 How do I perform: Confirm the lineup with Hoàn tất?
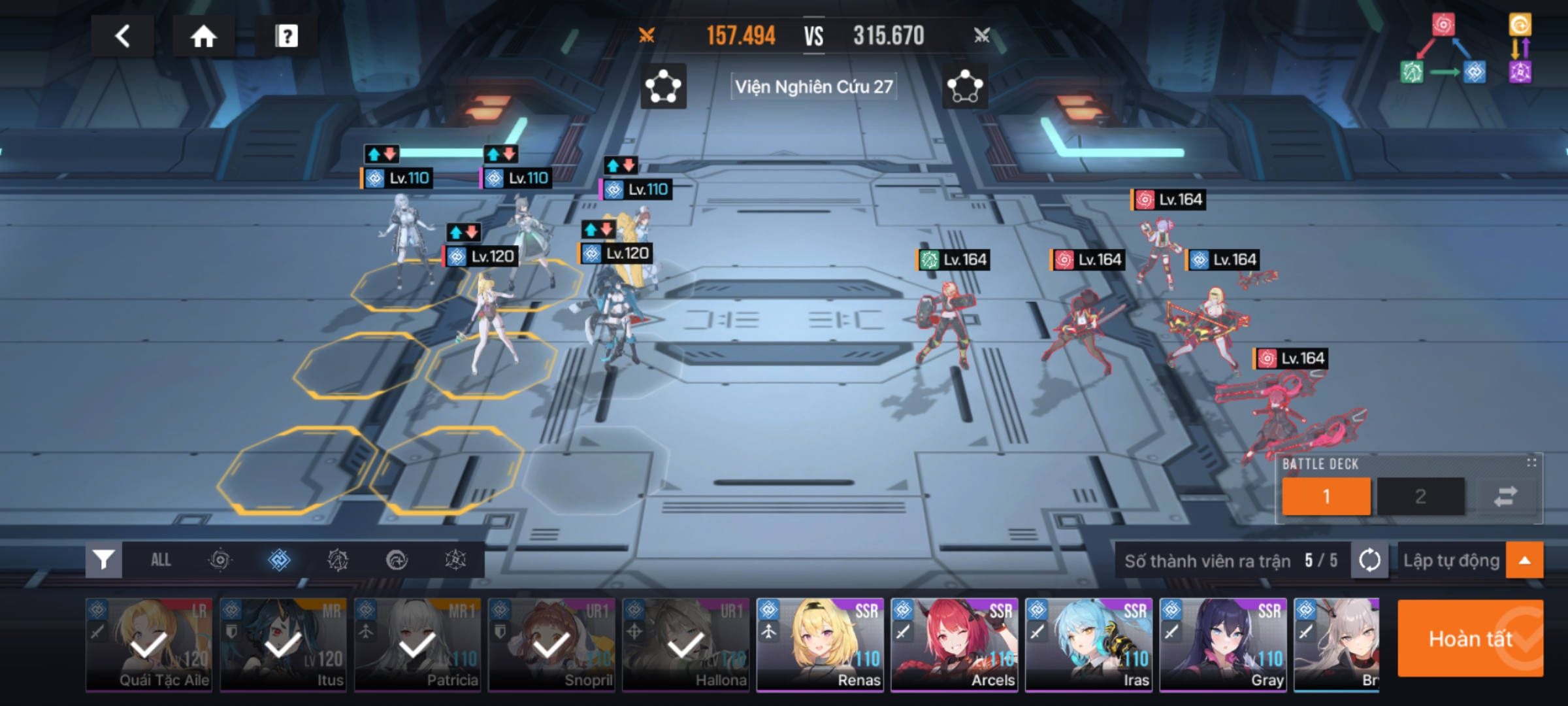[1470, 638]
